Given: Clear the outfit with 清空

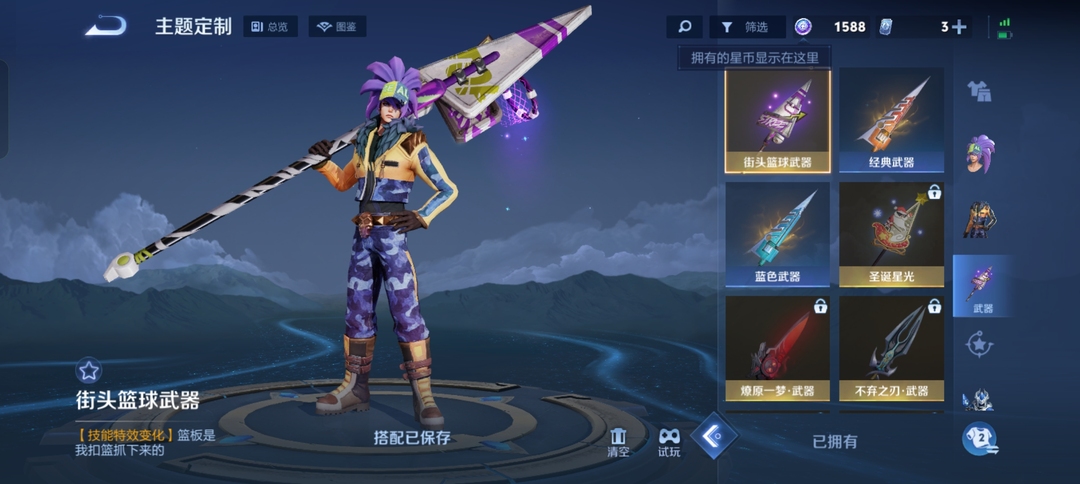Looking at the screenshot, I should pyautogui.click(x=619, y=441).
